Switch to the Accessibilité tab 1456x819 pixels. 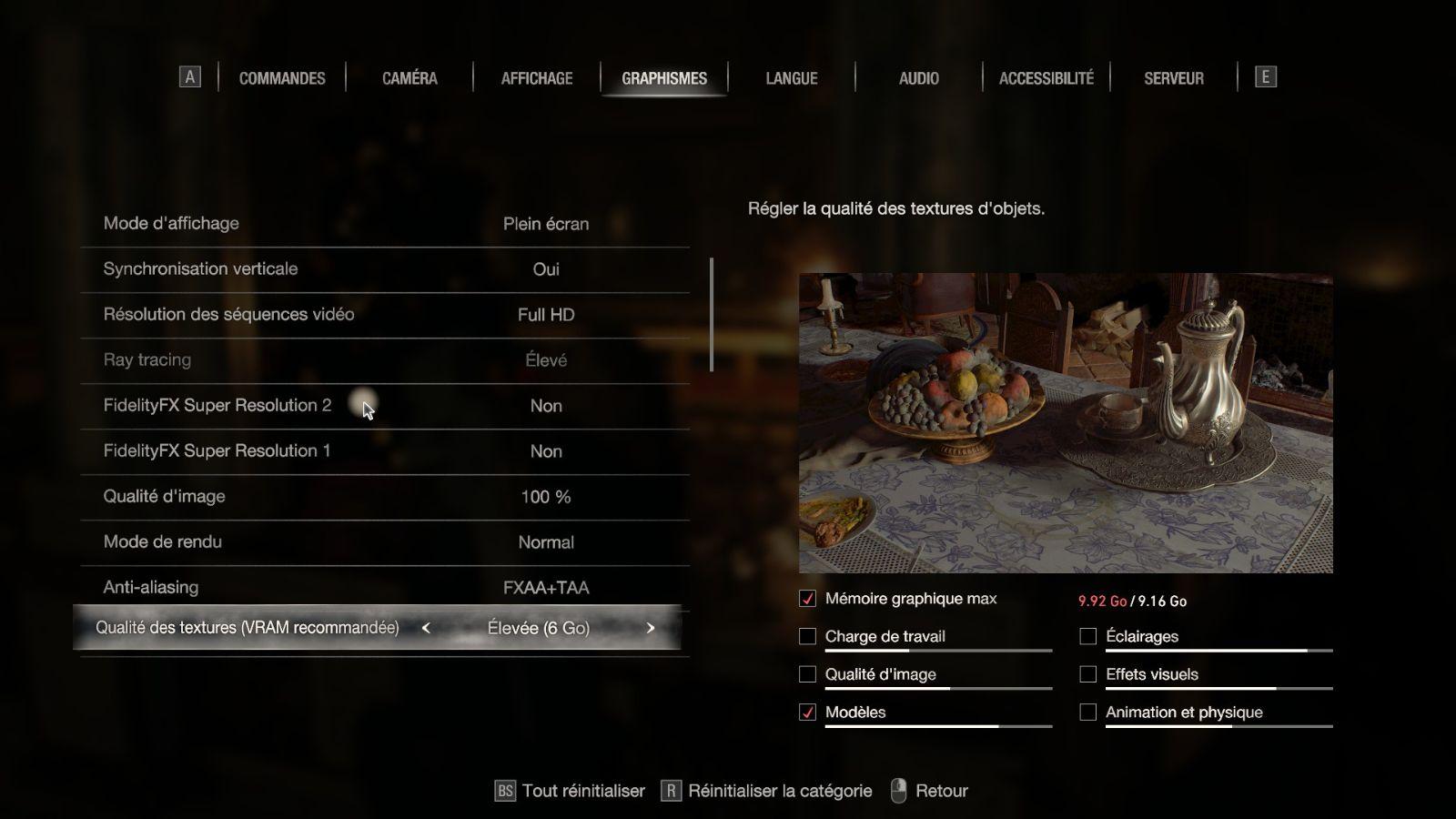[x=1046, y=78]
